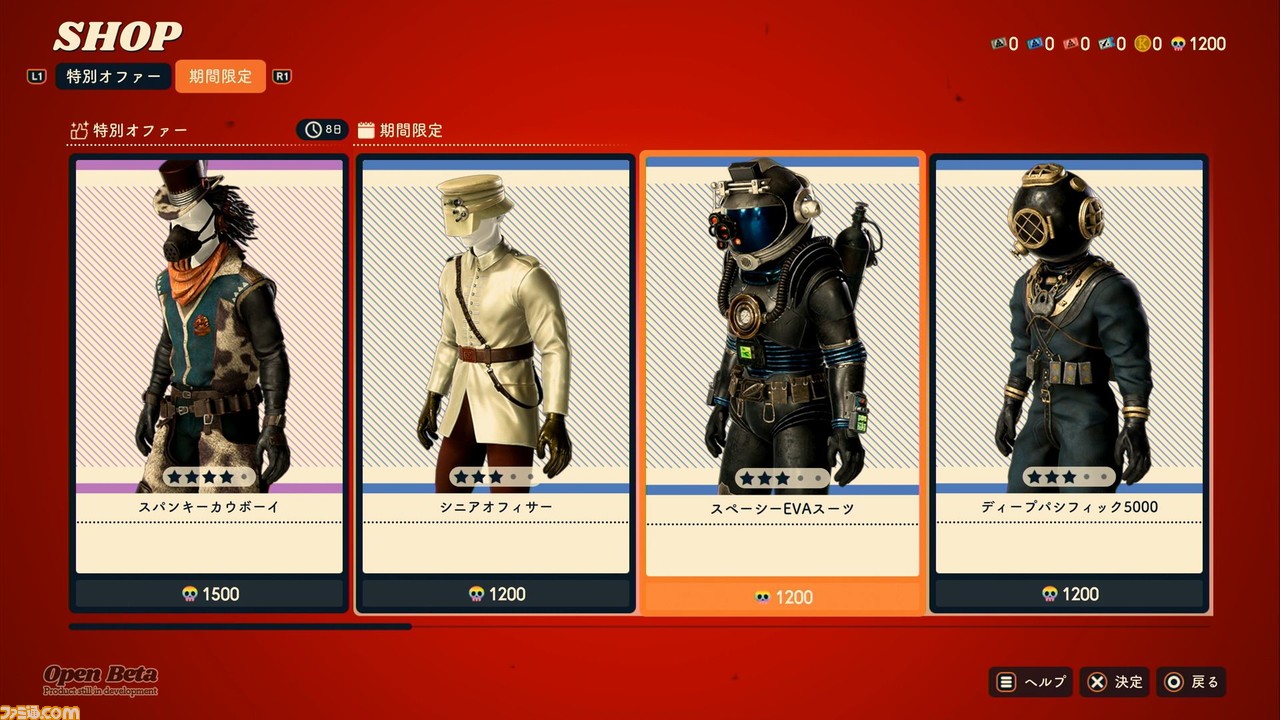Viewport: 1280px width, 720px height.
Task: Go back with the 戻る button
Action: click(x=1191, y=682)
